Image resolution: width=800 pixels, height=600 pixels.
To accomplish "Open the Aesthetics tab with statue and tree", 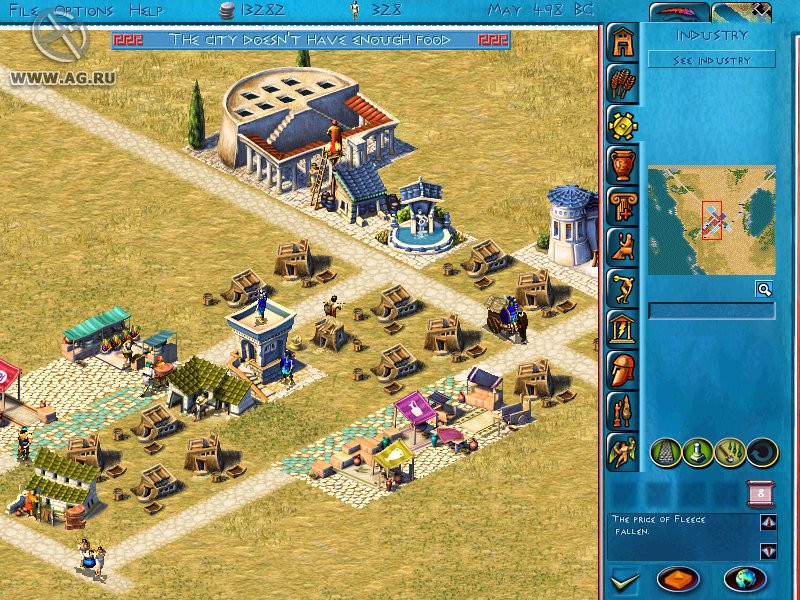I will (621, 409).
